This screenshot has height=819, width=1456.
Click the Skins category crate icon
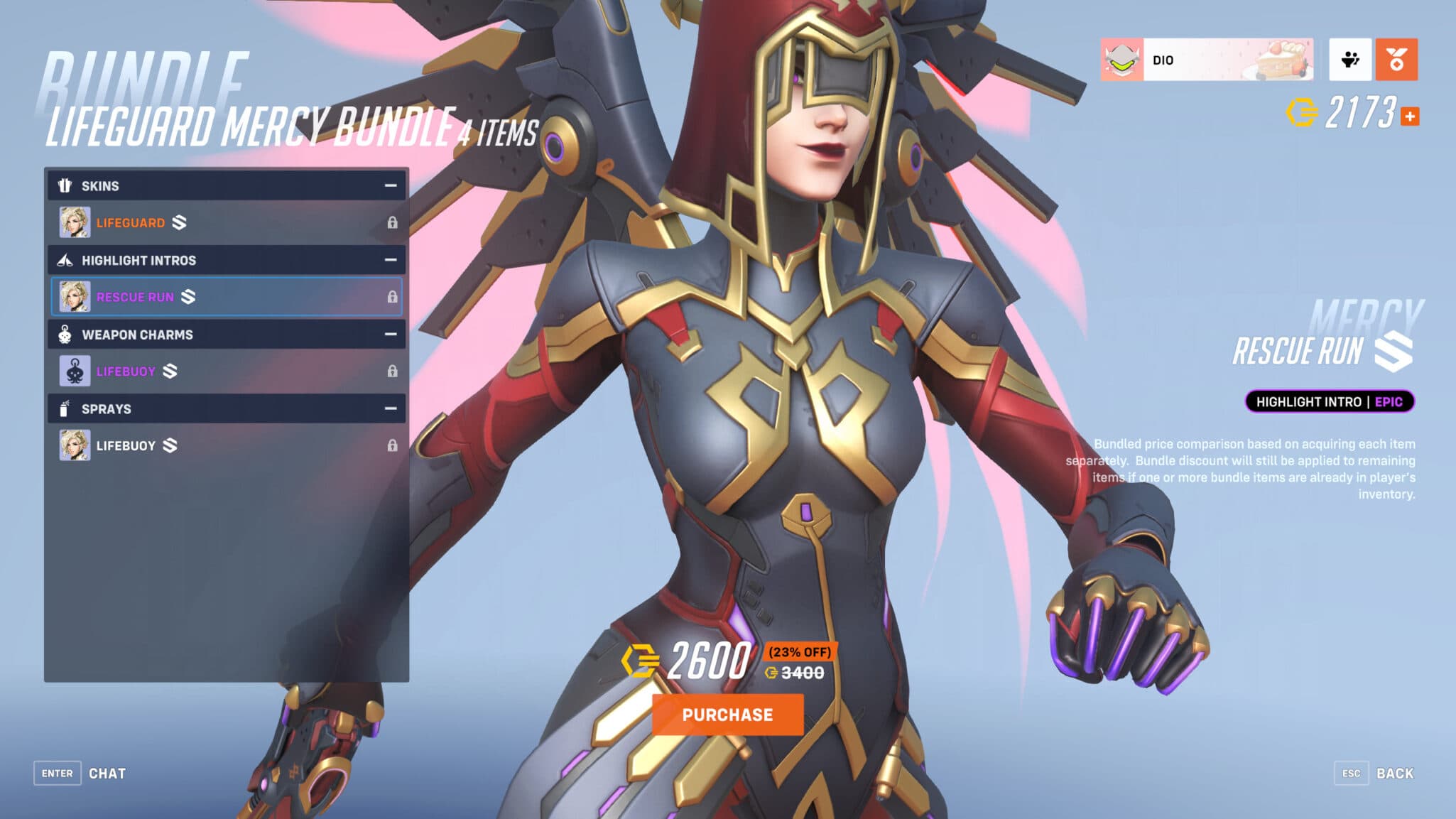[65, 185]
